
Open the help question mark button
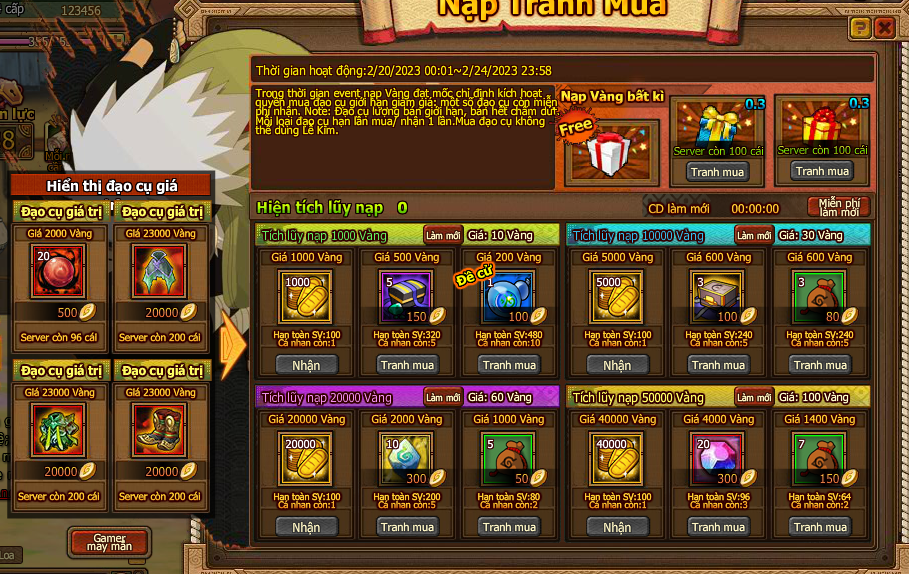click(x=860, y=28)
